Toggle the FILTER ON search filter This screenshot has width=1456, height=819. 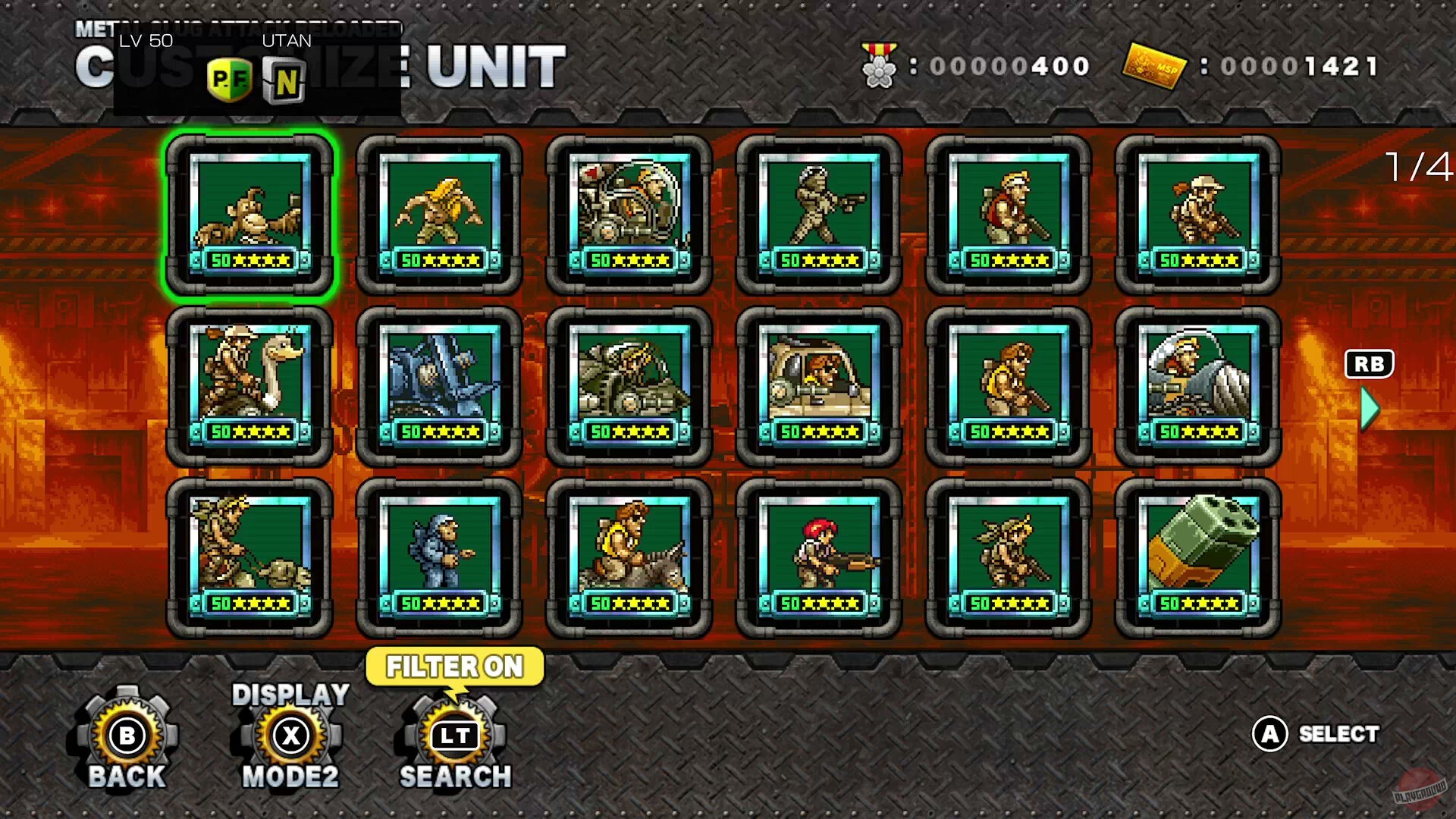[453, 666]
